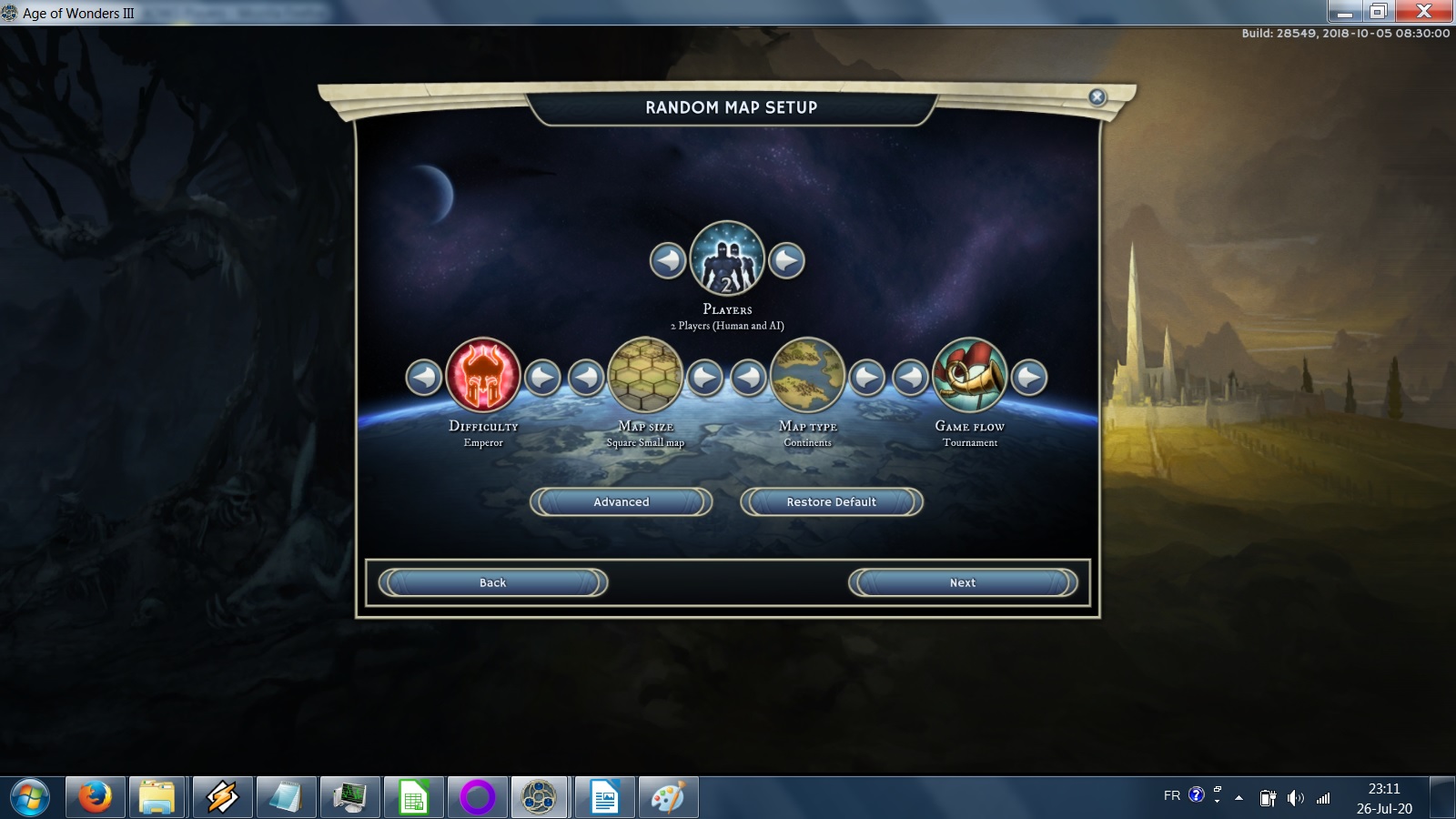The width and height of the screenshot is (1456, 819).
Task: Switch to previous Map Type
Action: pyautogui.click(x=749, y=377)
